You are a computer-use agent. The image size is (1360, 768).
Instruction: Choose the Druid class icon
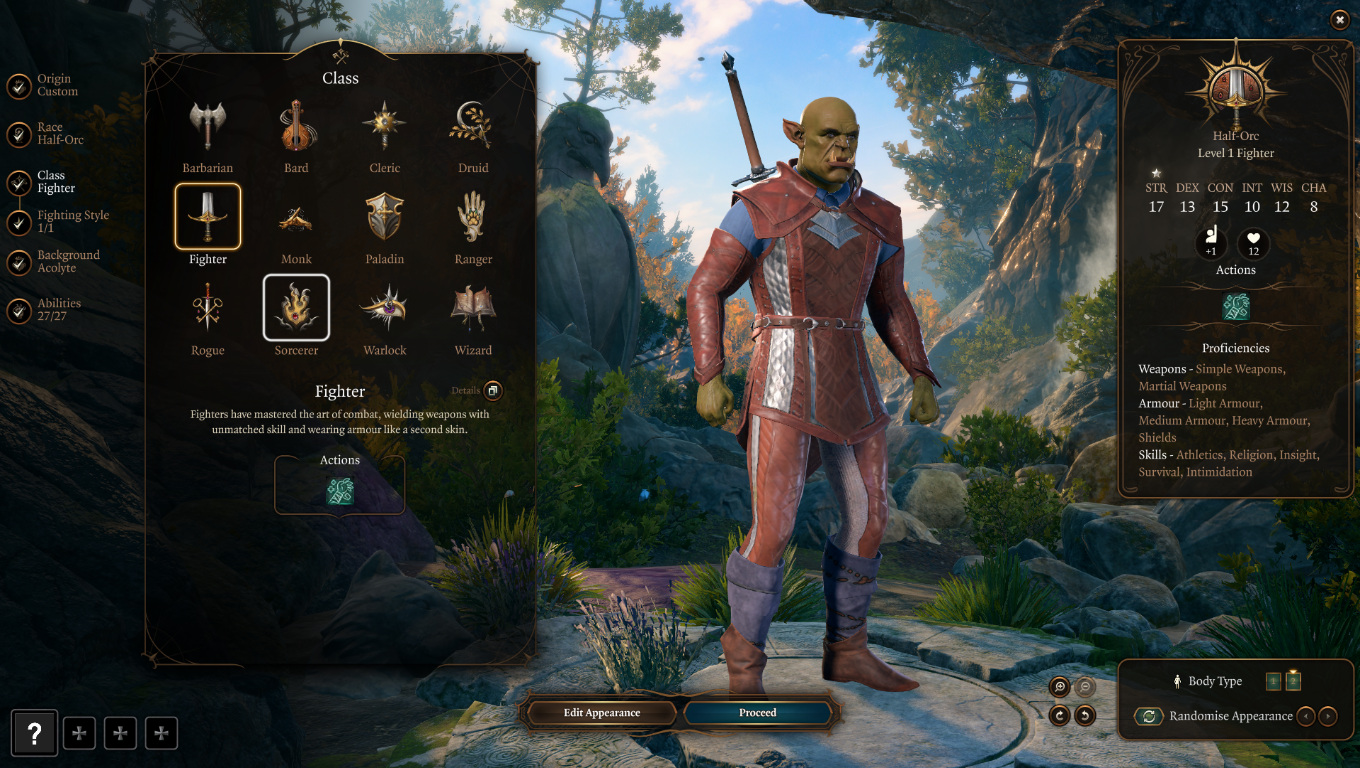pos(472,124)
